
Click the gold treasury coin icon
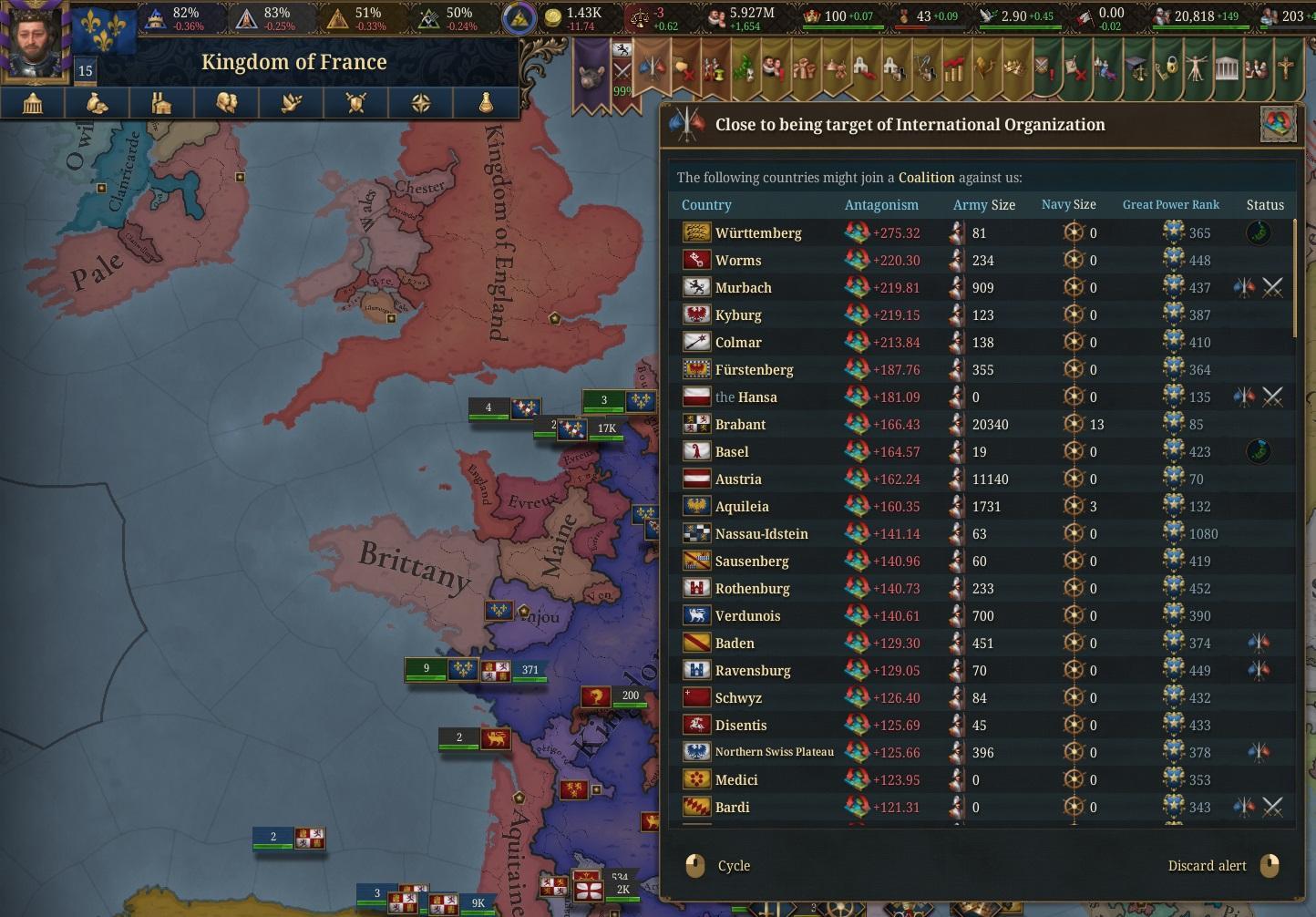(x=552, y=17)
